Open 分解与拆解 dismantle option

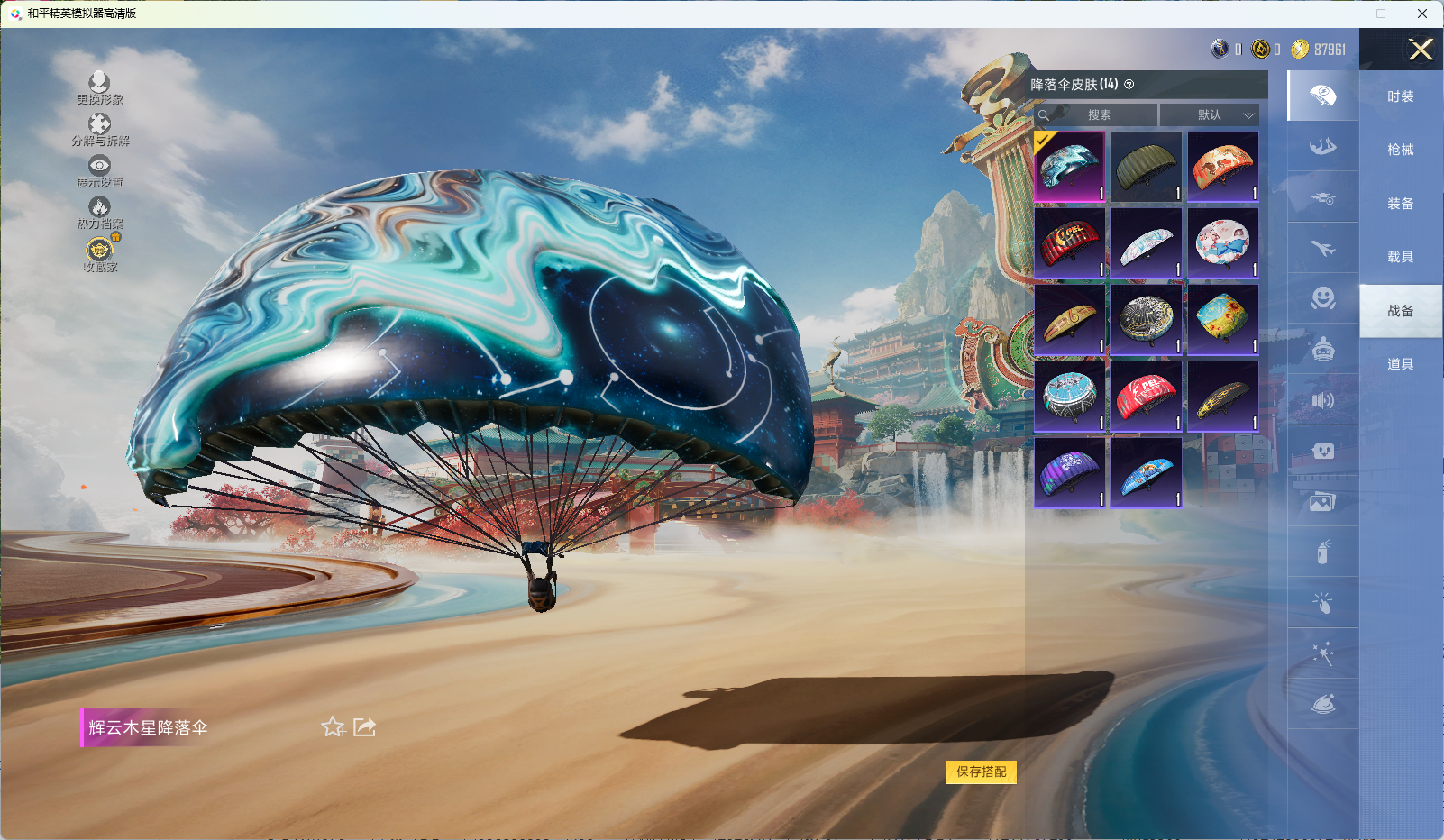(99, 129)
